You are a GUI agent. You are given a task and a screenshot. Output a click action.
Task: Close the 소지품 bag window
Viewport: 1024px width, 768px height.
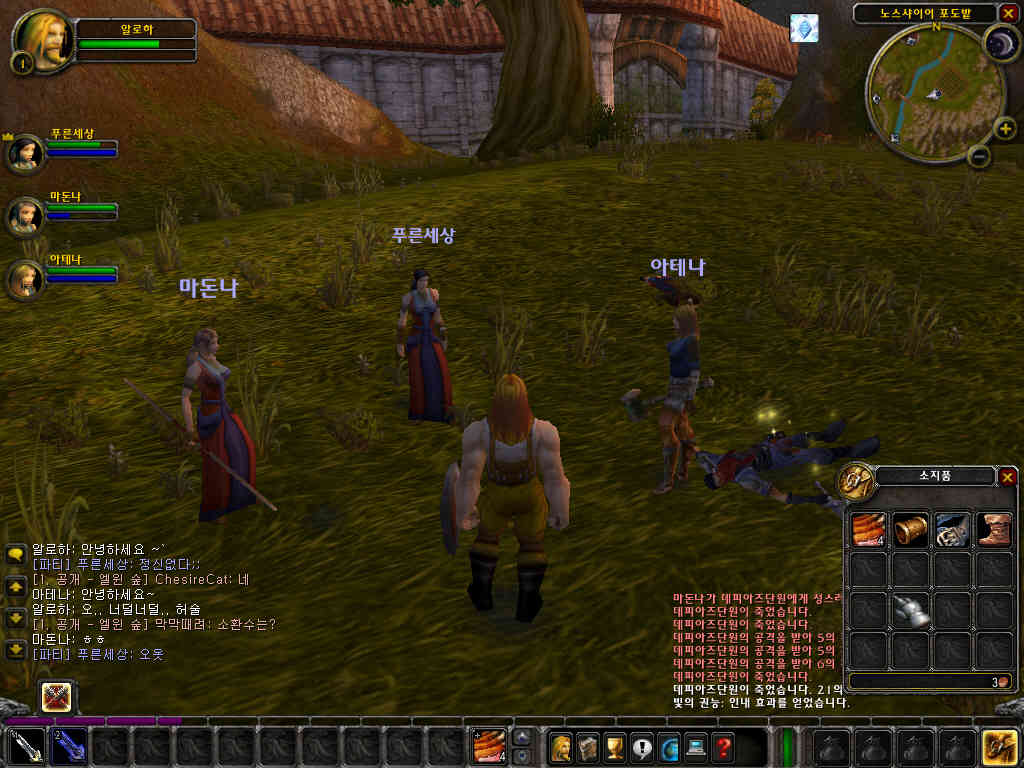1007,477
